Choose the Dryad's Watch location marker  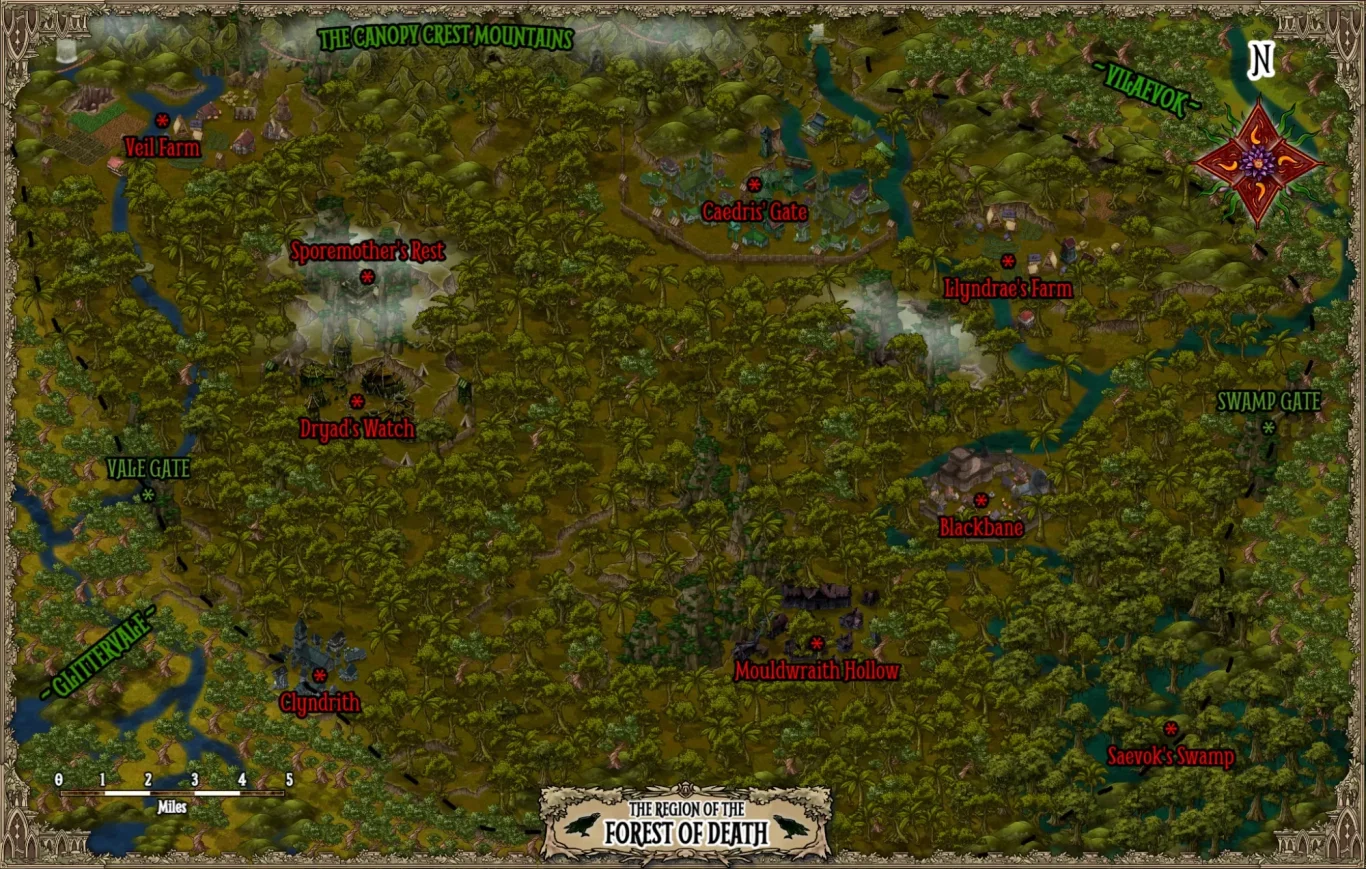pos(357,402)
